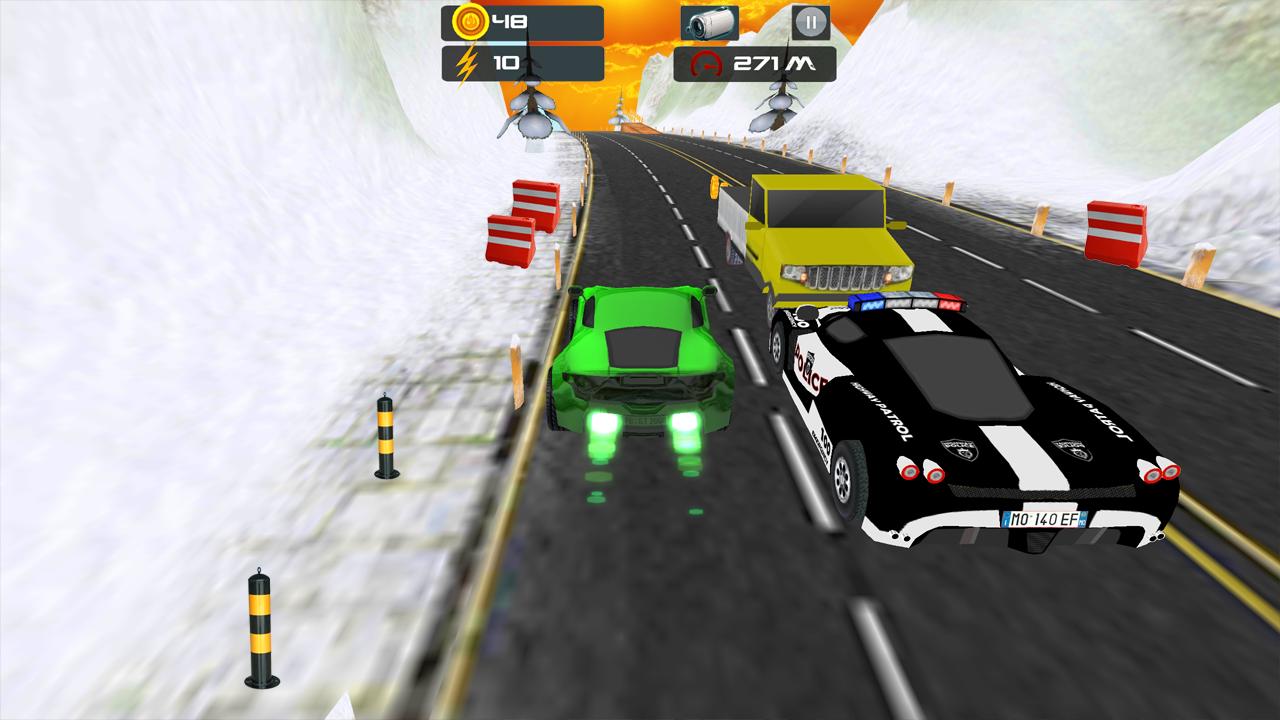The height and width of the screenshot is (720, 1280).
Task: Click the red barrier on the right roadside
Action: click(x=1118, y=230)
